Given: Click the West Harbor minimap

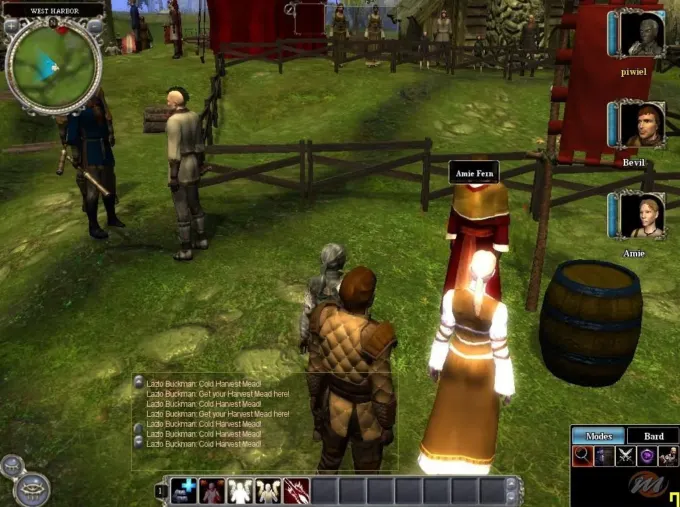Looking at the screenshot, I should pos(53,66).
